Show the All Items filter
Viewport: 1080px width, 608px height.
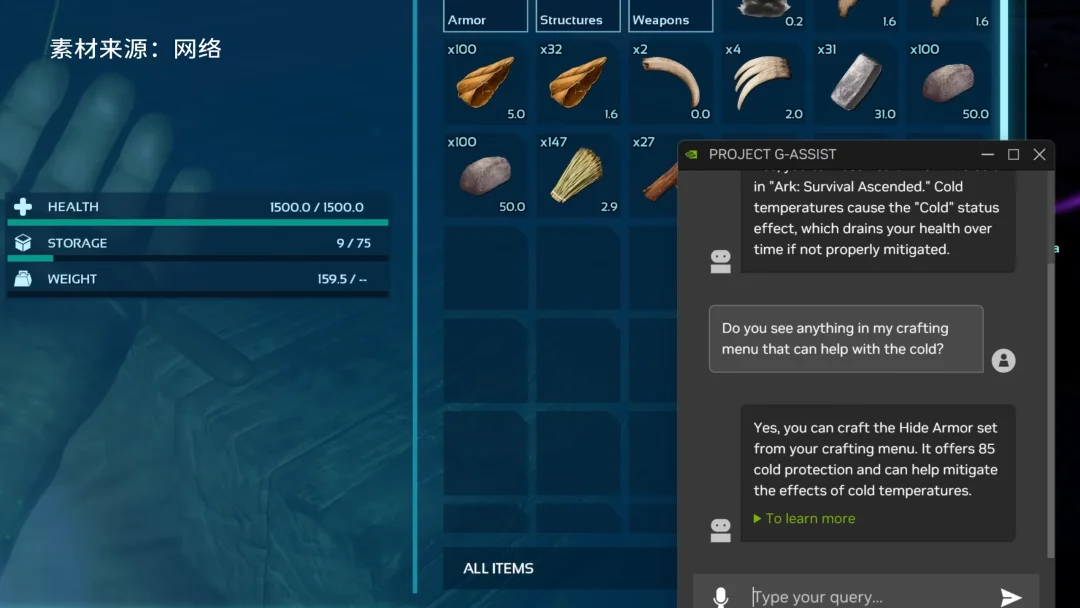click(x=498, y=568)
